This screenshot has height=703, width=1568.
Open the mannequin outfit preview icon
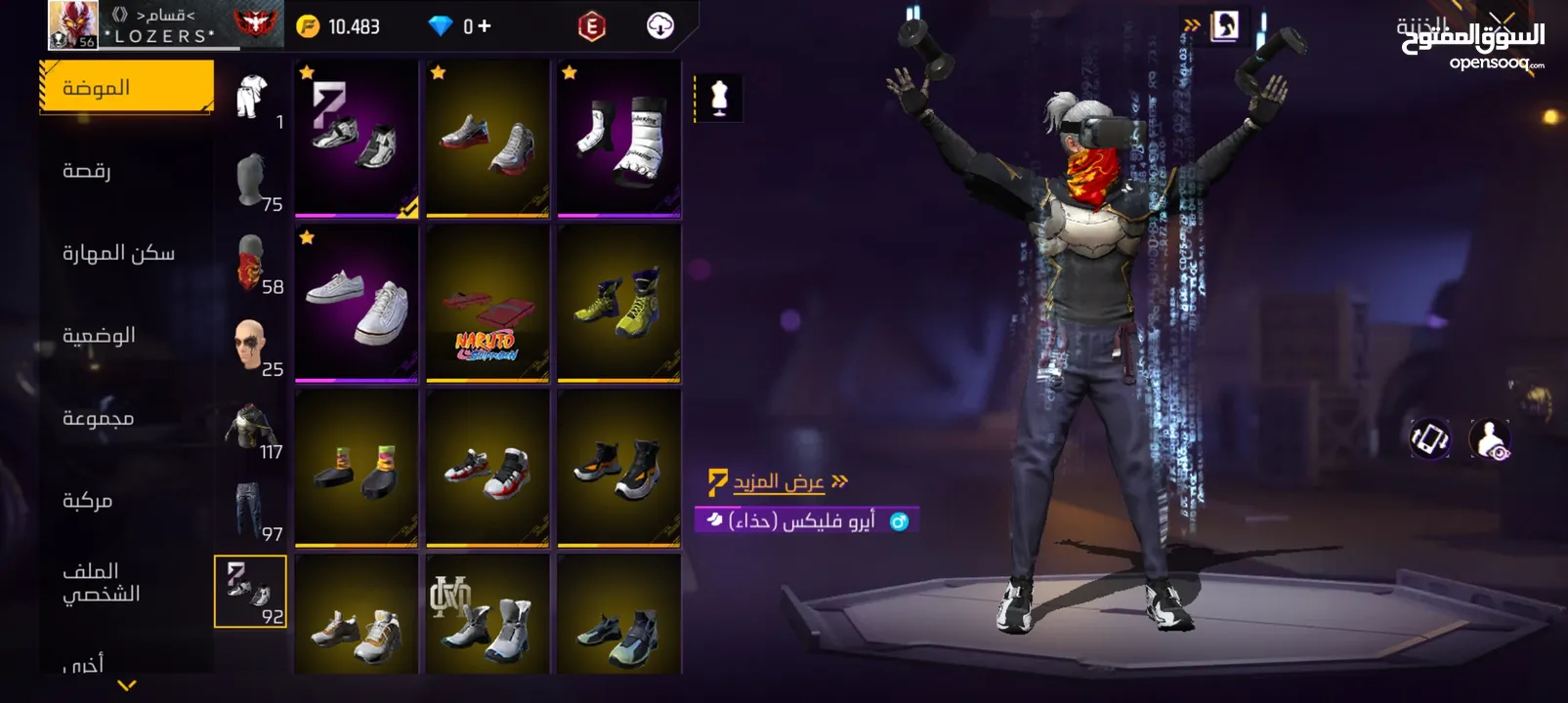(720, 99)
